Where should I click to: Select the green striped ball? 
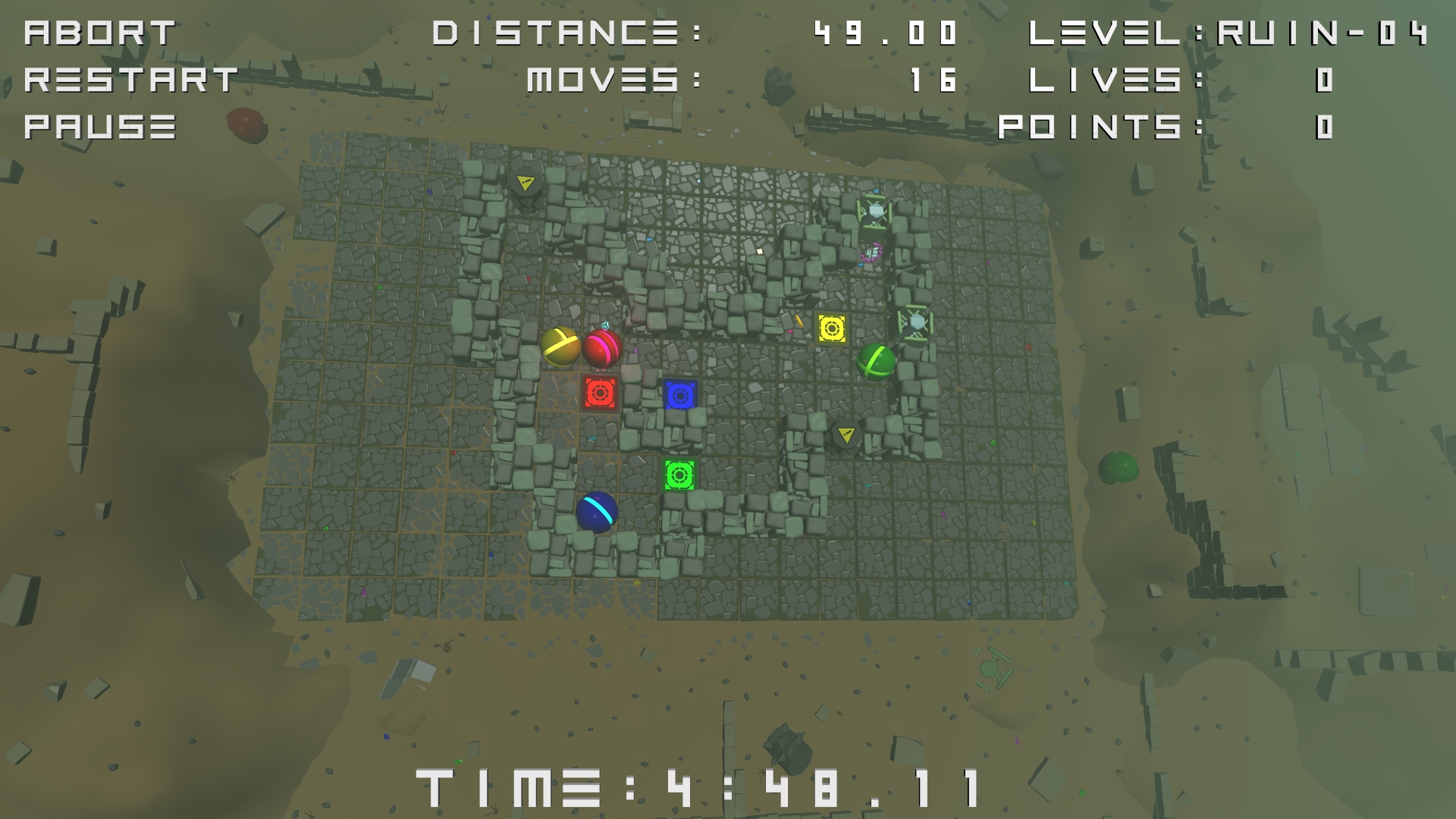pyautogui.click(x=876, y=362)
